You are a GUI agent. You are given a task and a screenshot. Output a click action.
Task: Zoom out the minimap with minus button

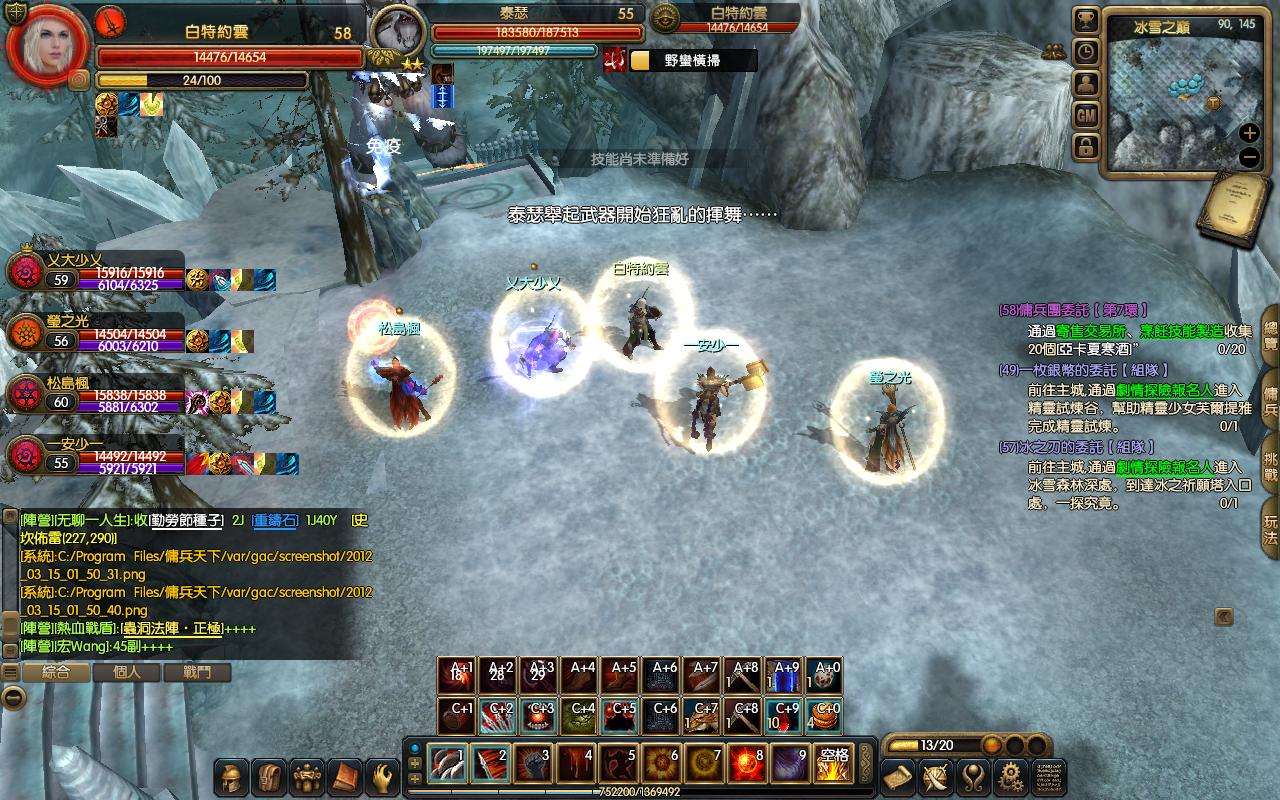pyautogui.click(x=1249, y=157)
